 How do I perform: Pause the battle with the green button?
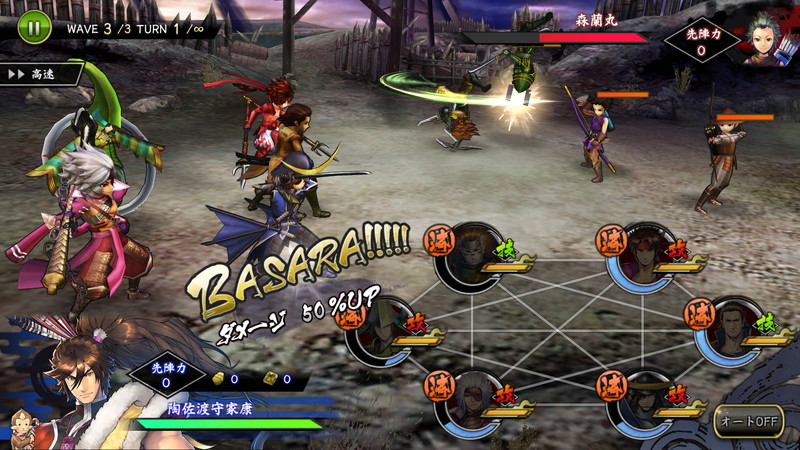(x=32, y=27)
